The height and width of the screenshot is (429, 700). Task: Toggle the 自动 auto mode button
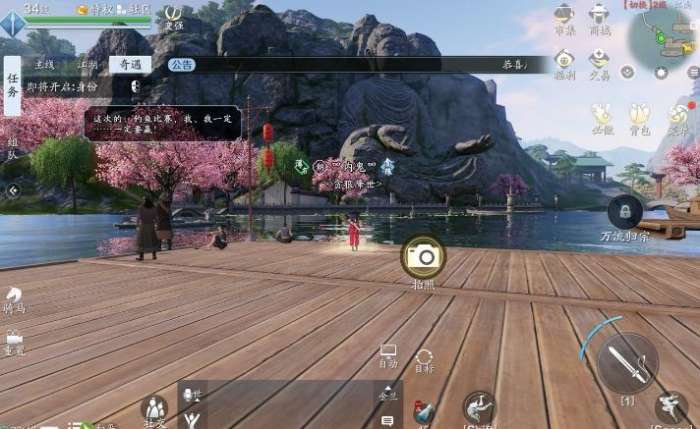point(388,356)
